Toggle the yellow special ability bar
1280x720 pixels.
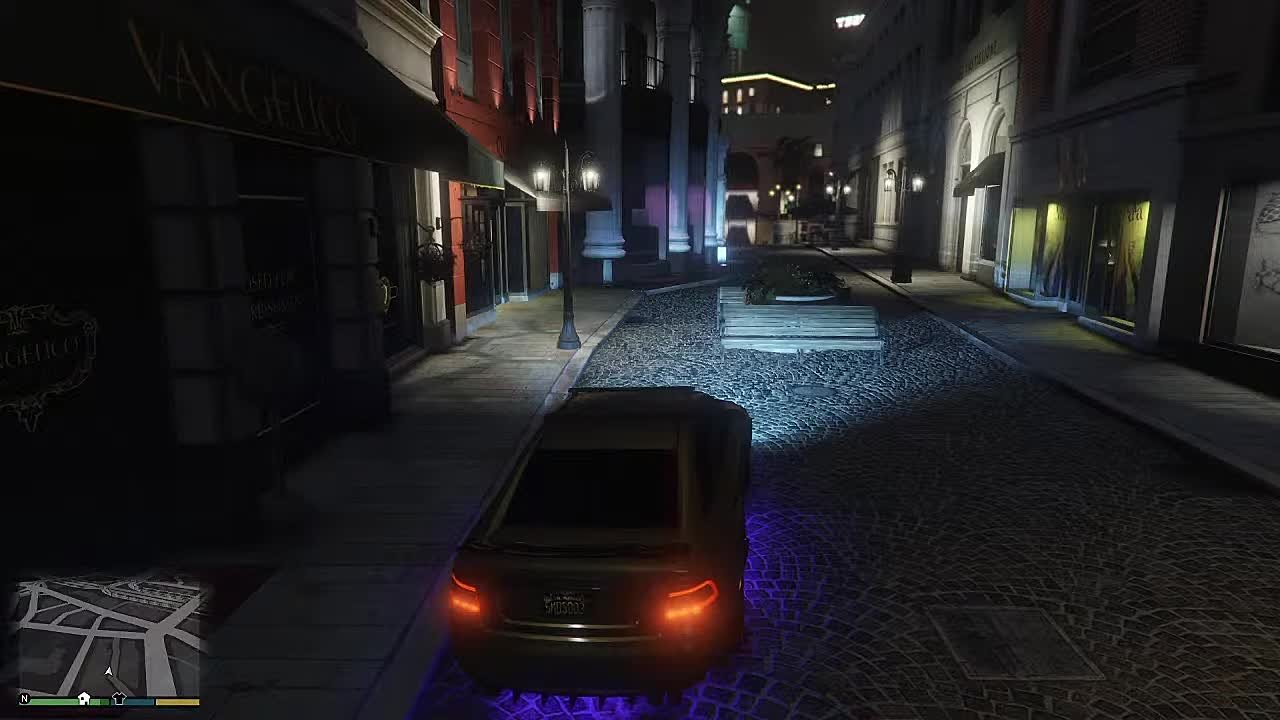(x=177, y=700)
